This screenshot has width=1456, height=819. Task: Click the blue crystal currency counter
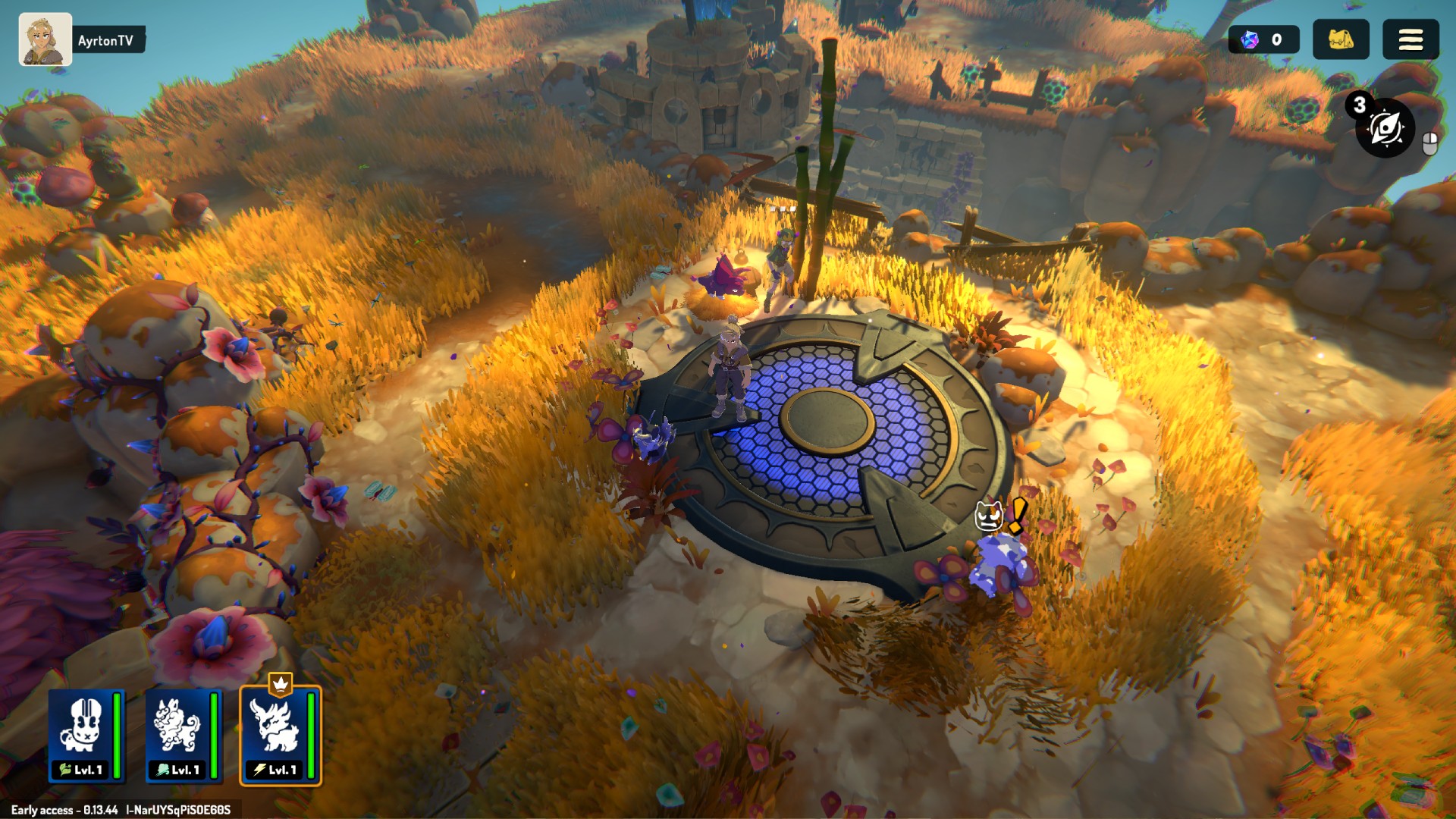(x=1263, y=39)
